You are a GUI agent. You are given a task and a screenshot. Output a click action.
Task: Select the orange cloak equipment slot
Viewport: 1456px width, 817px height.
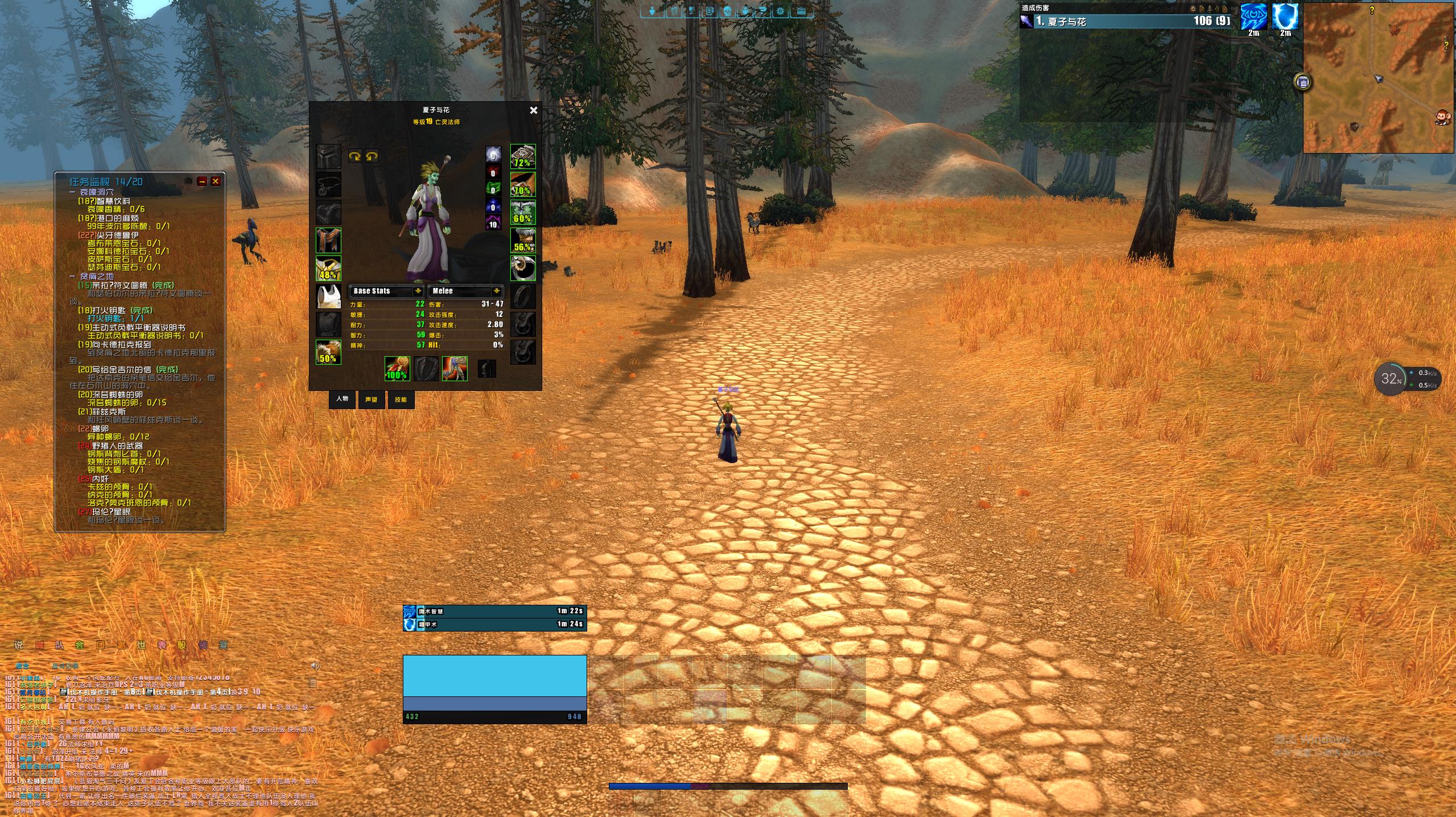(x=328, y=241)
